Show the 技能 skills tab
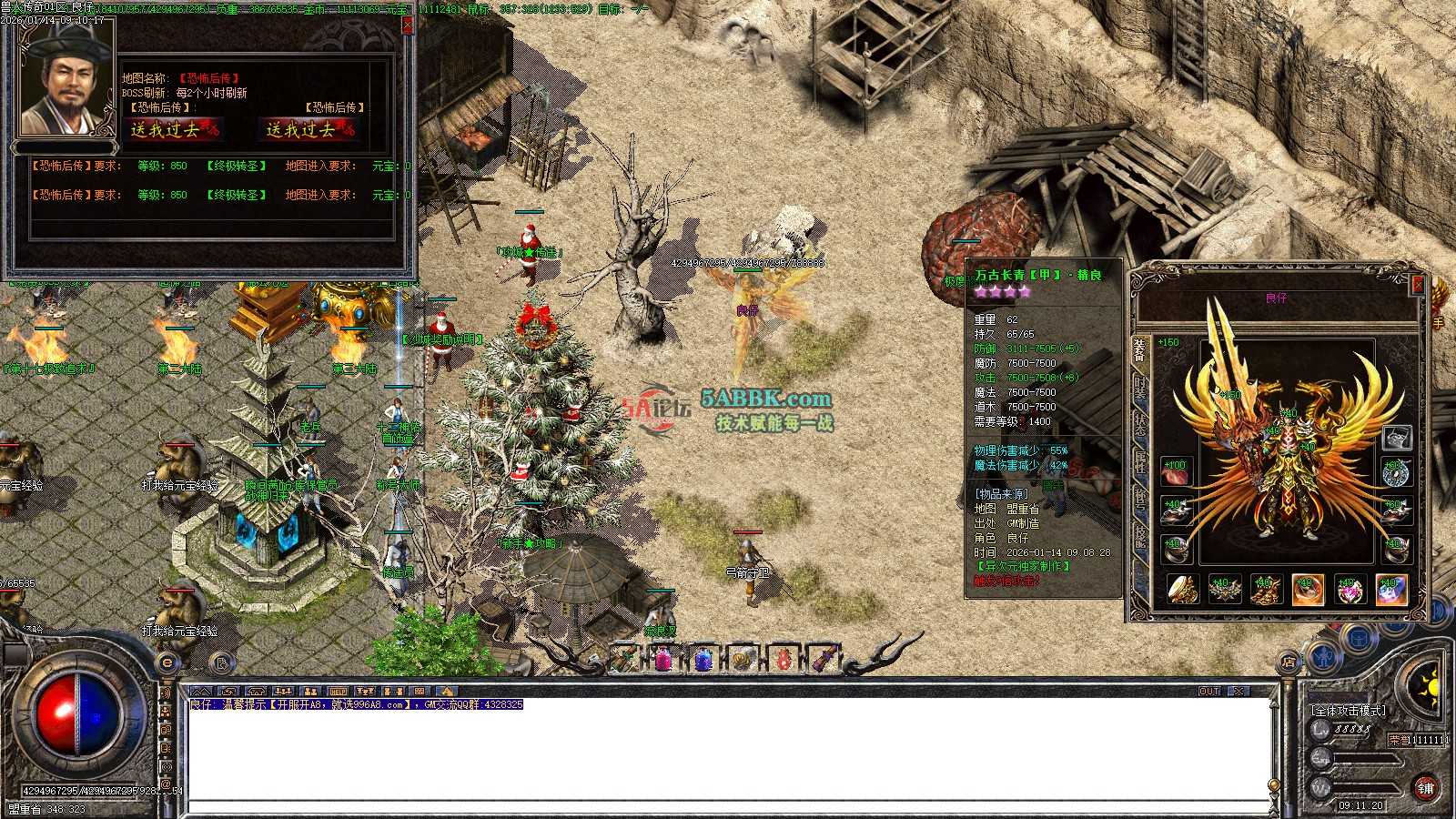 click(x=1141, y=536)
